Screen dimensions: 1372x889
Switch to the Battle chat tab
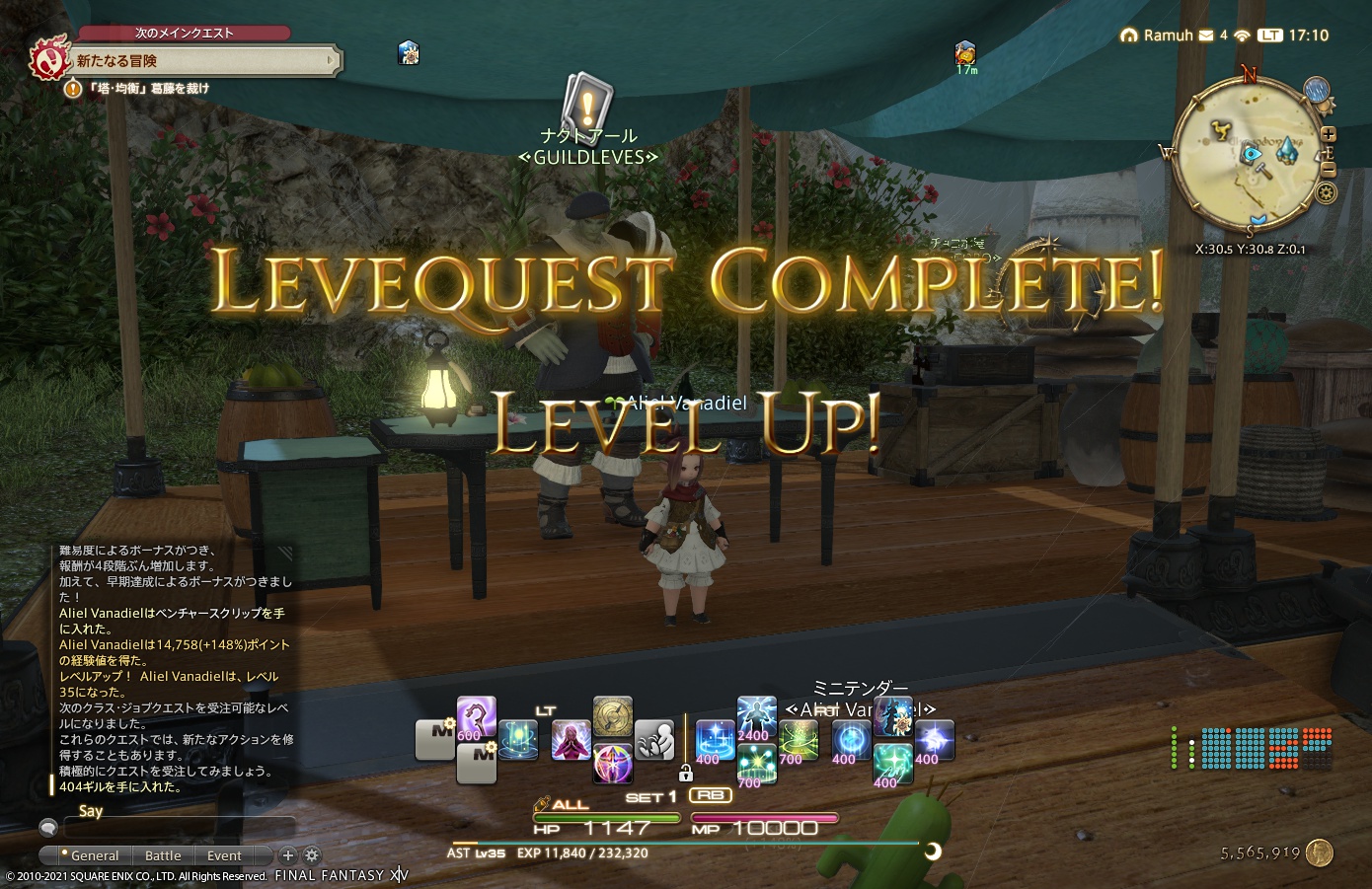point(164,855)
